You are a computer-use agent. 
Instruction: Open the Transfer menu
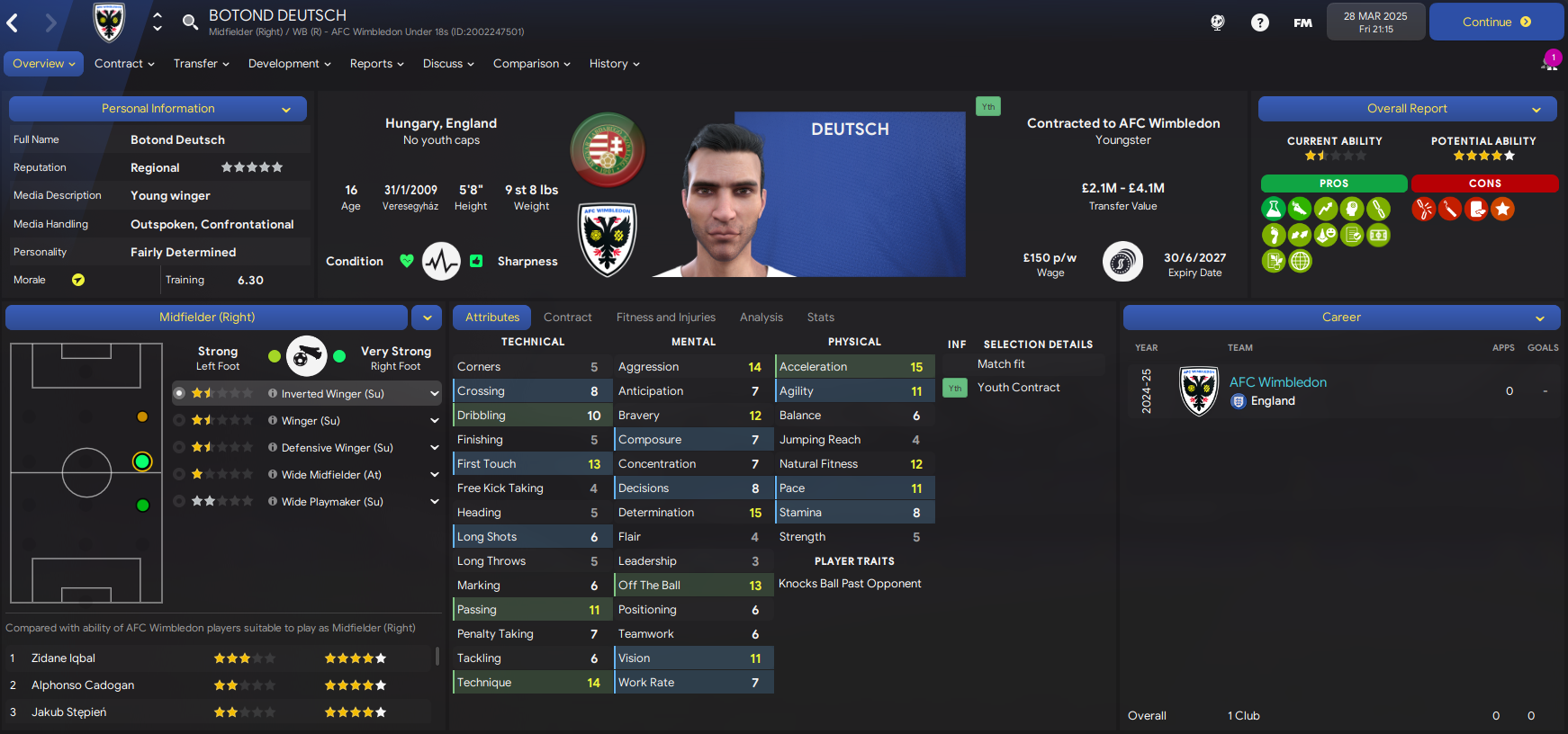pos(201,64)
